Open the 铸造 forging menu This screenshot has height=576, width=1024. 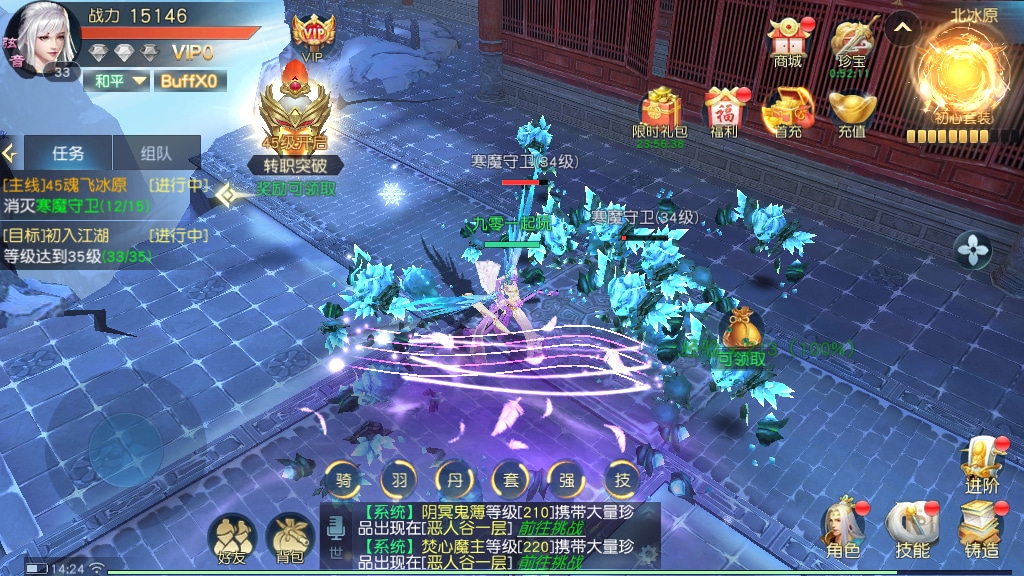point(981,528)
